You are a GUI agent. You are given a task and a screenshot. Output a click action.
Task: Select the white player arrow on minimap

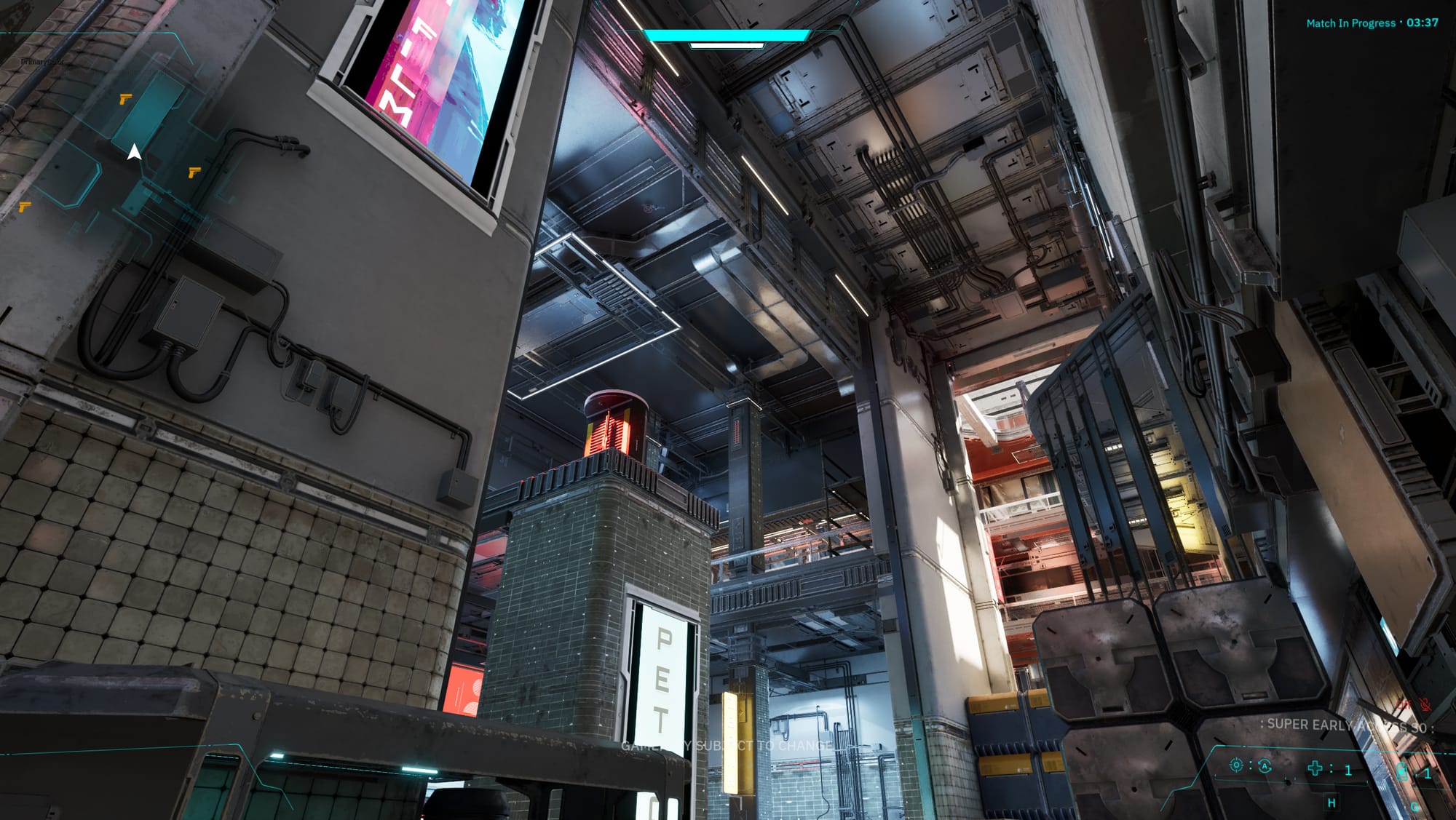click(134, 152)
